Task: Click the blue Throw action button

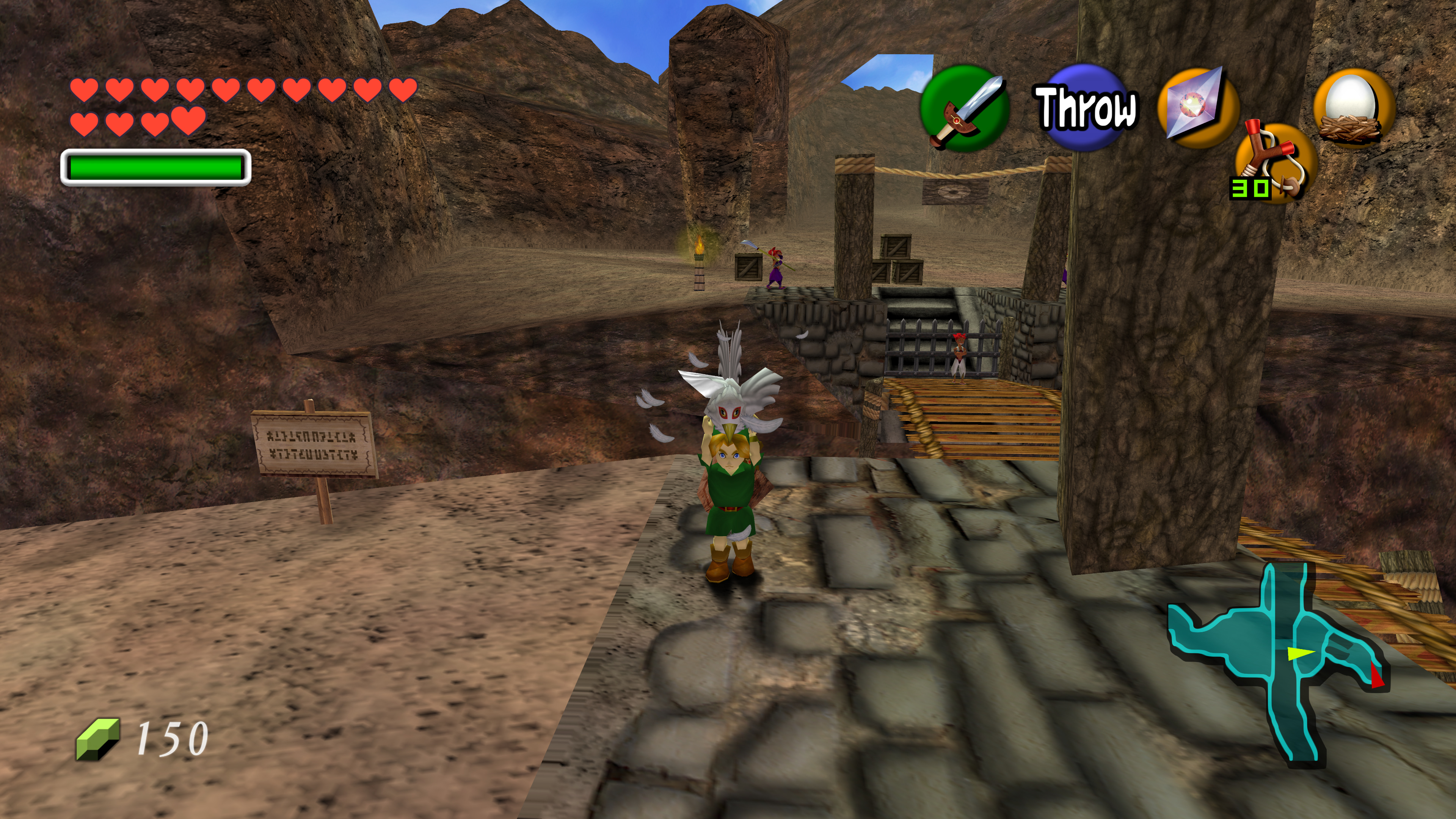Action: 1085,108
